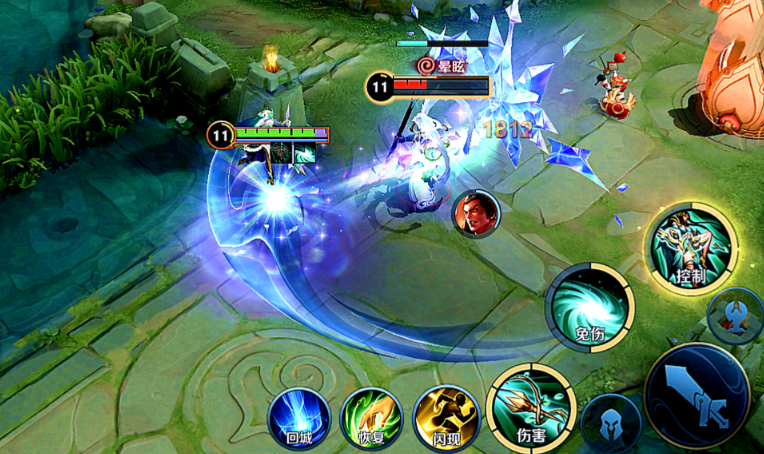
Task: Cast the 闪现 flash spell
Action: [446, 416]
